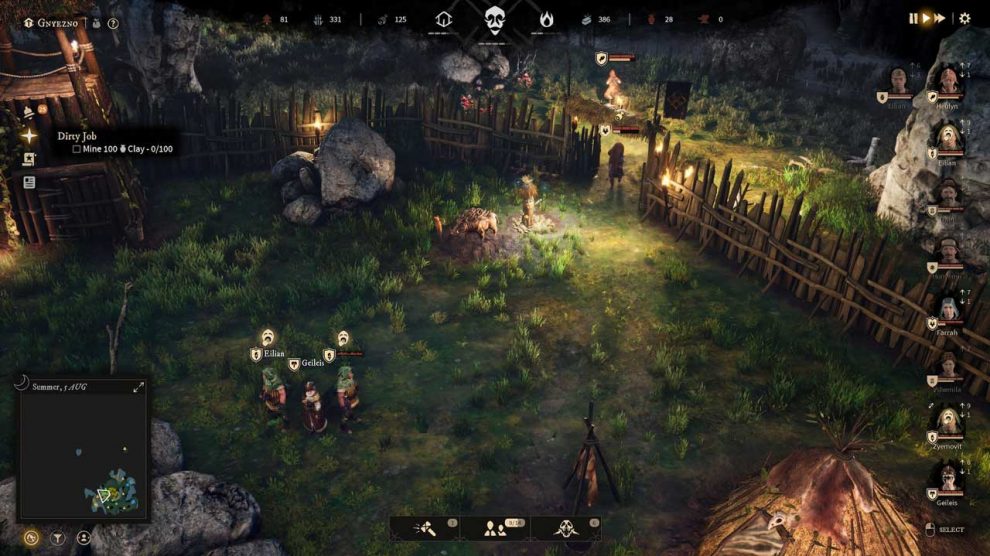The image size is (990, 556).
Task: Click the skull emblem at top center
Action: click(x=494, y=19)
